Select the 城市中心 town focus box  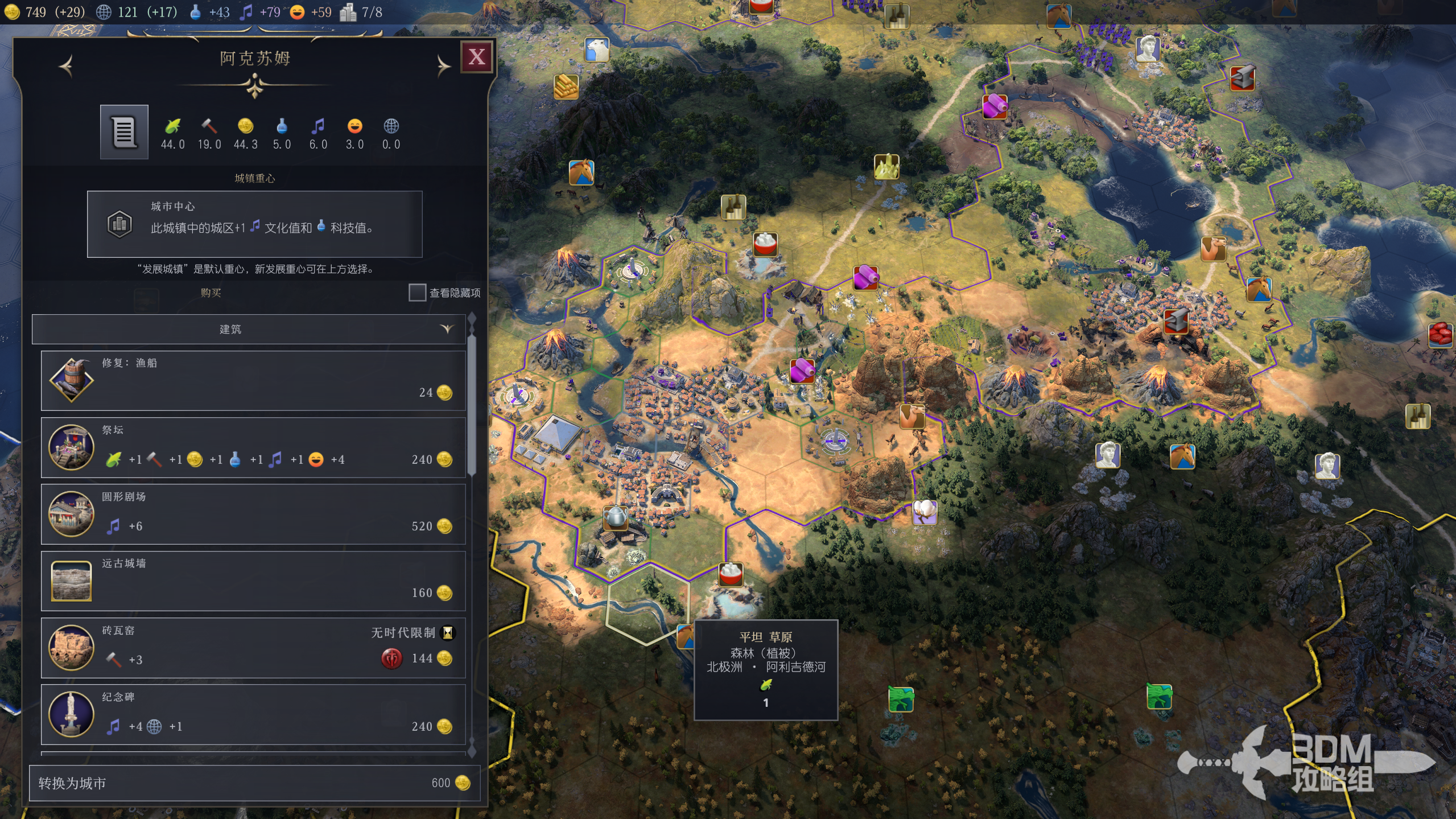tap(254, 224)
